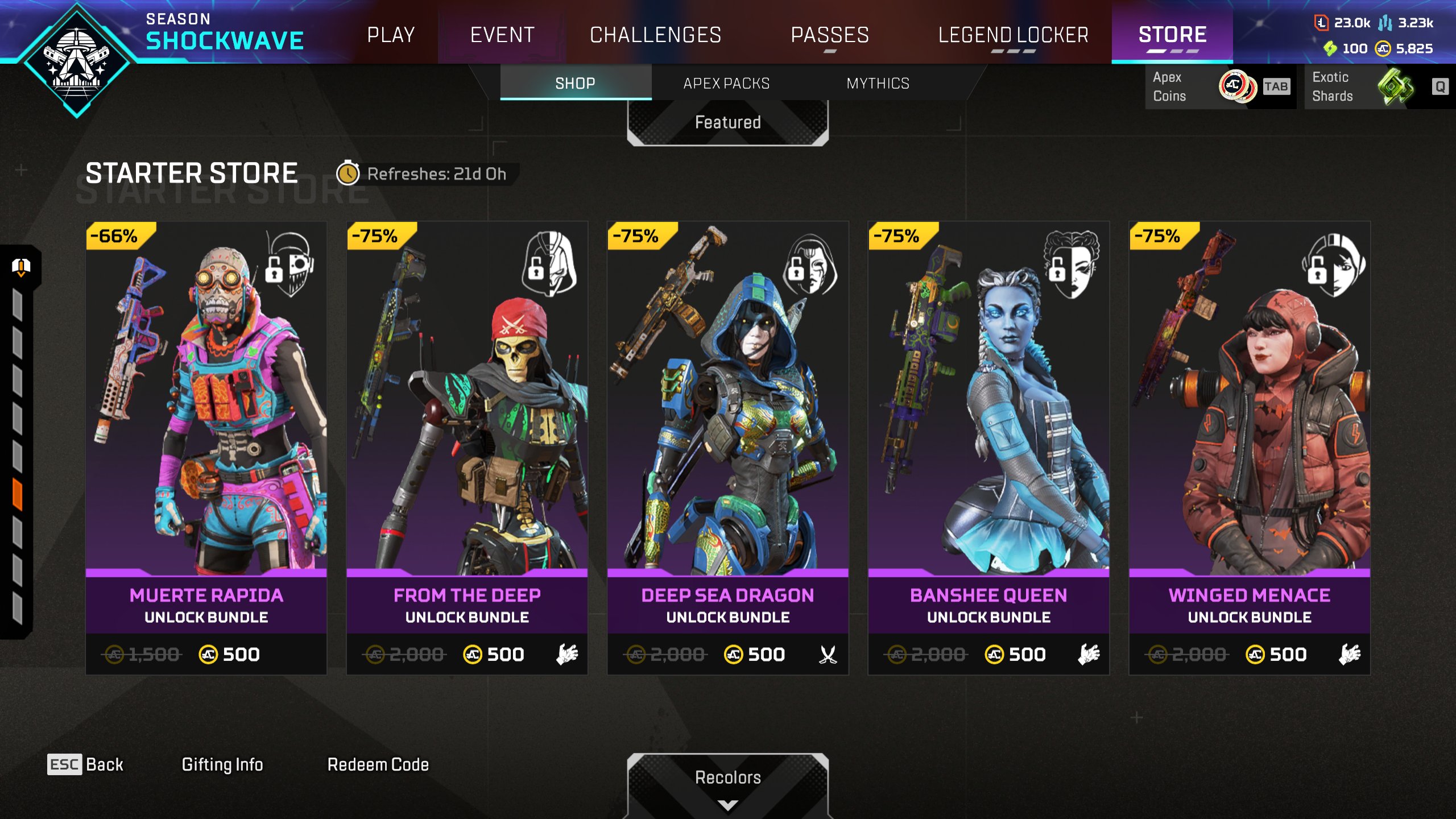Go down to the Recolors section
Viewport: 1456px width, 819px height.
[x=727, y=782]
